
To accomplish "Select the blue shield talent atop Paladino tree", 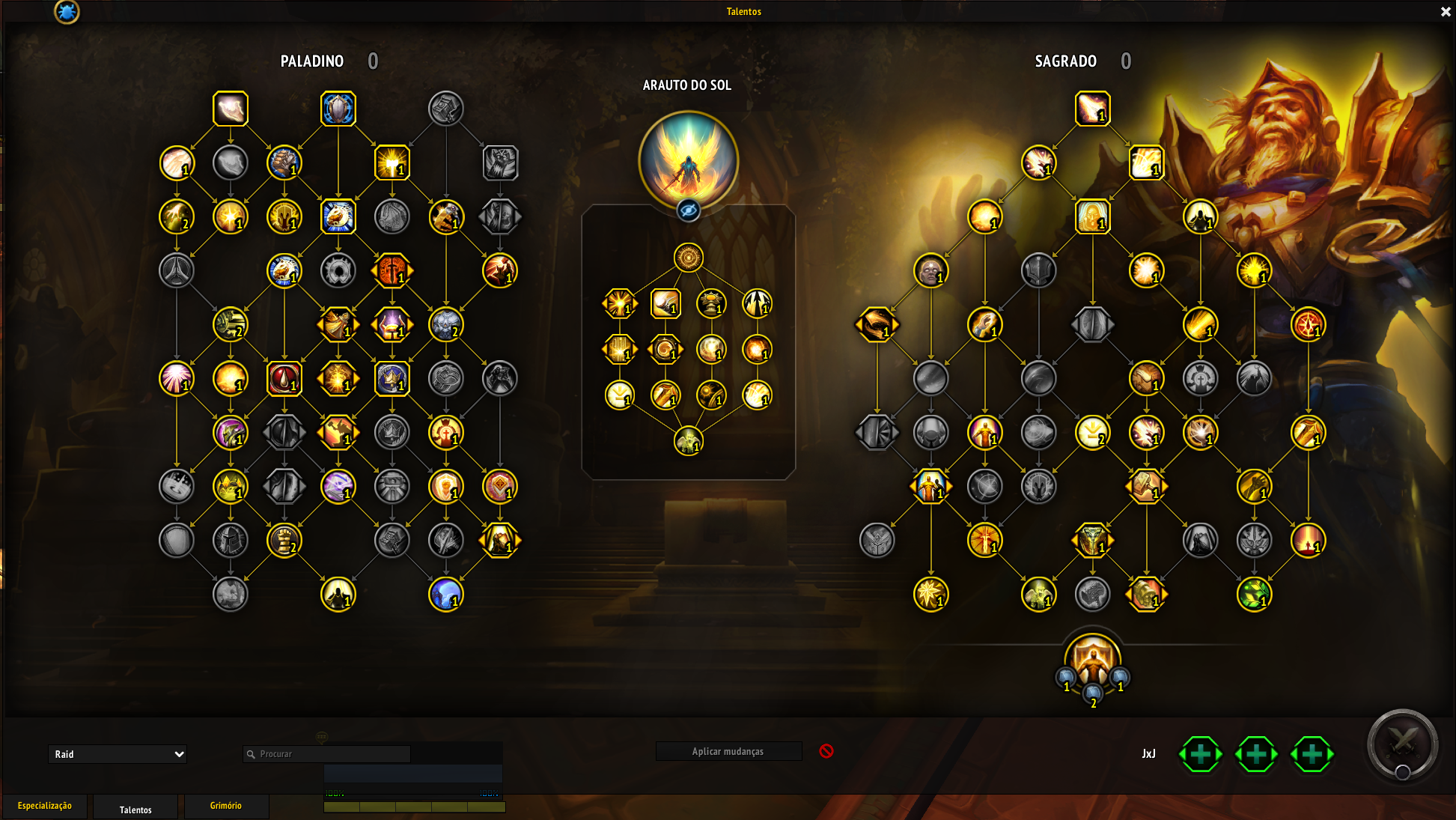I will click(x=338, y=109).
